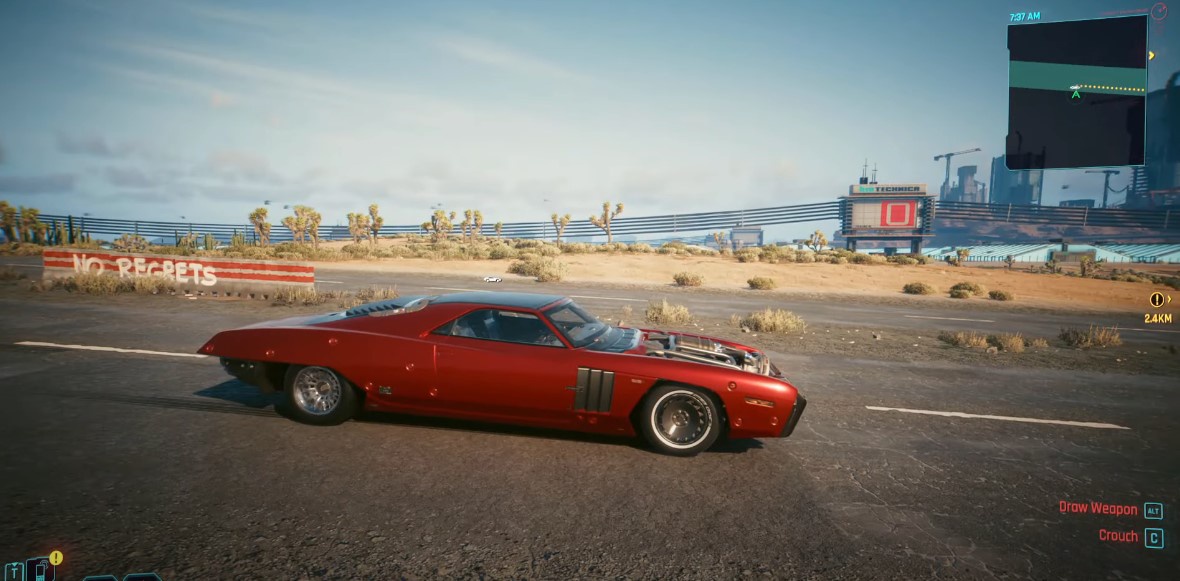Open the minimap in the corner
This screenshot has width=1180, height=581.
[x=1076, y=92]
